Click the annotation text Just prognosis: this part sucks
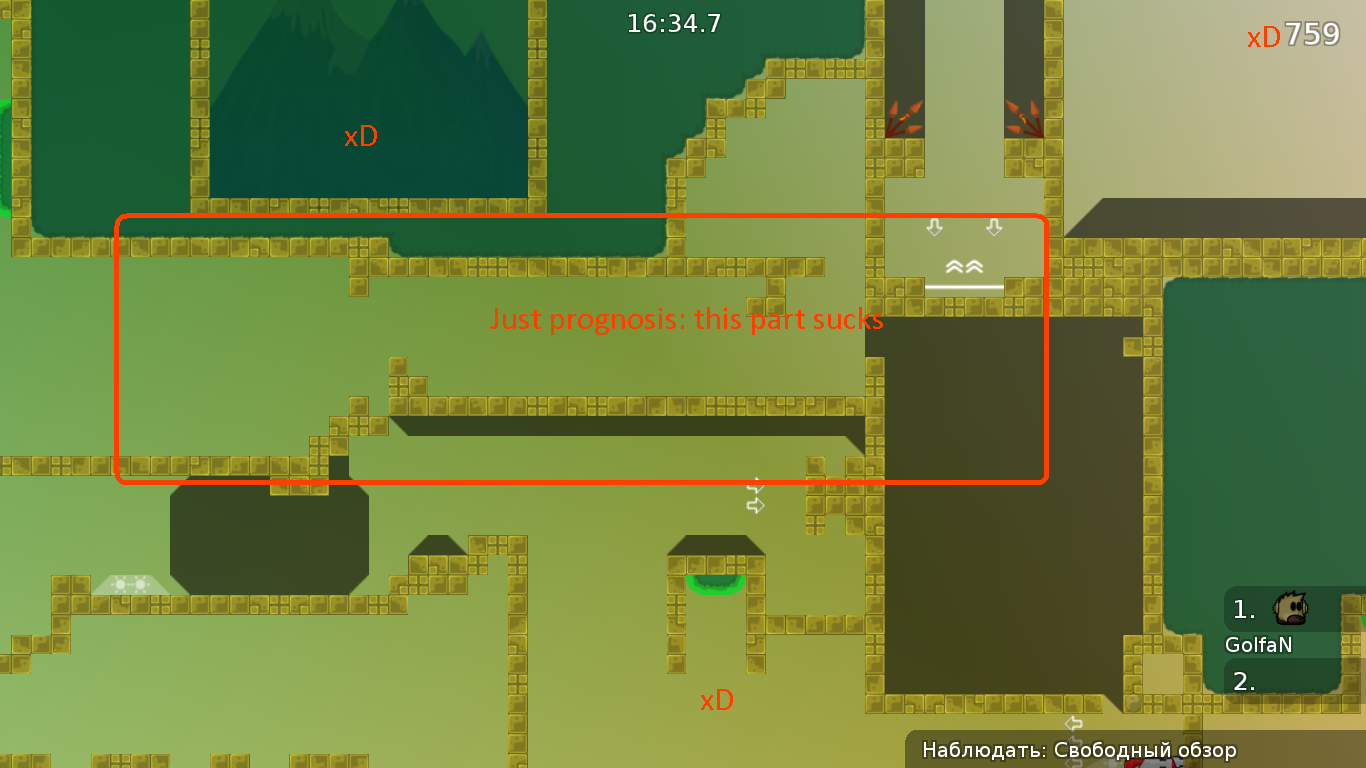The width and height of the screenshot is (1366, 768). pyautogui.click(x=686, y=319)
